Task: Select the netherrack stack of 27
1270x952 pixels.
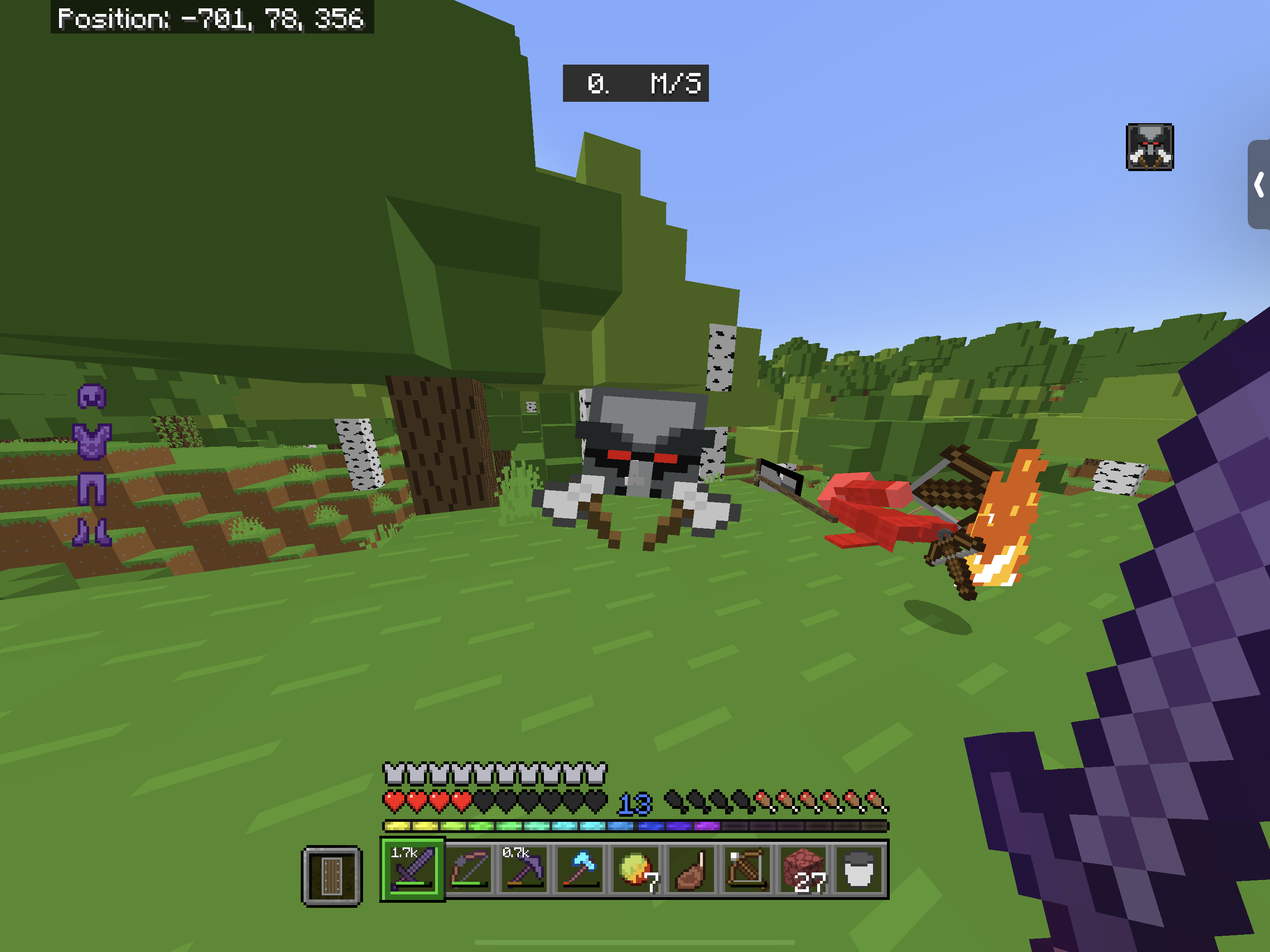Action: click(x=803, y=869)
